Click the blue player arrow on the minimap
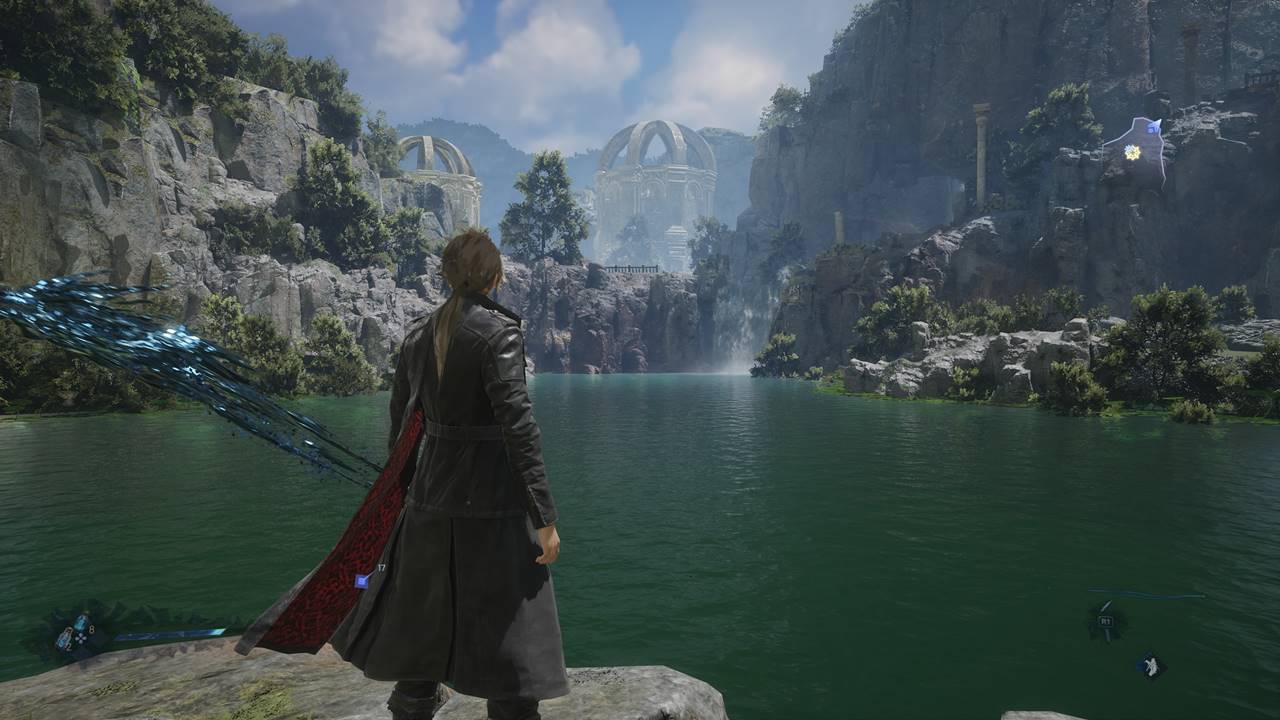Viewport: 1280px width, 720px height. coord(1154,127)
